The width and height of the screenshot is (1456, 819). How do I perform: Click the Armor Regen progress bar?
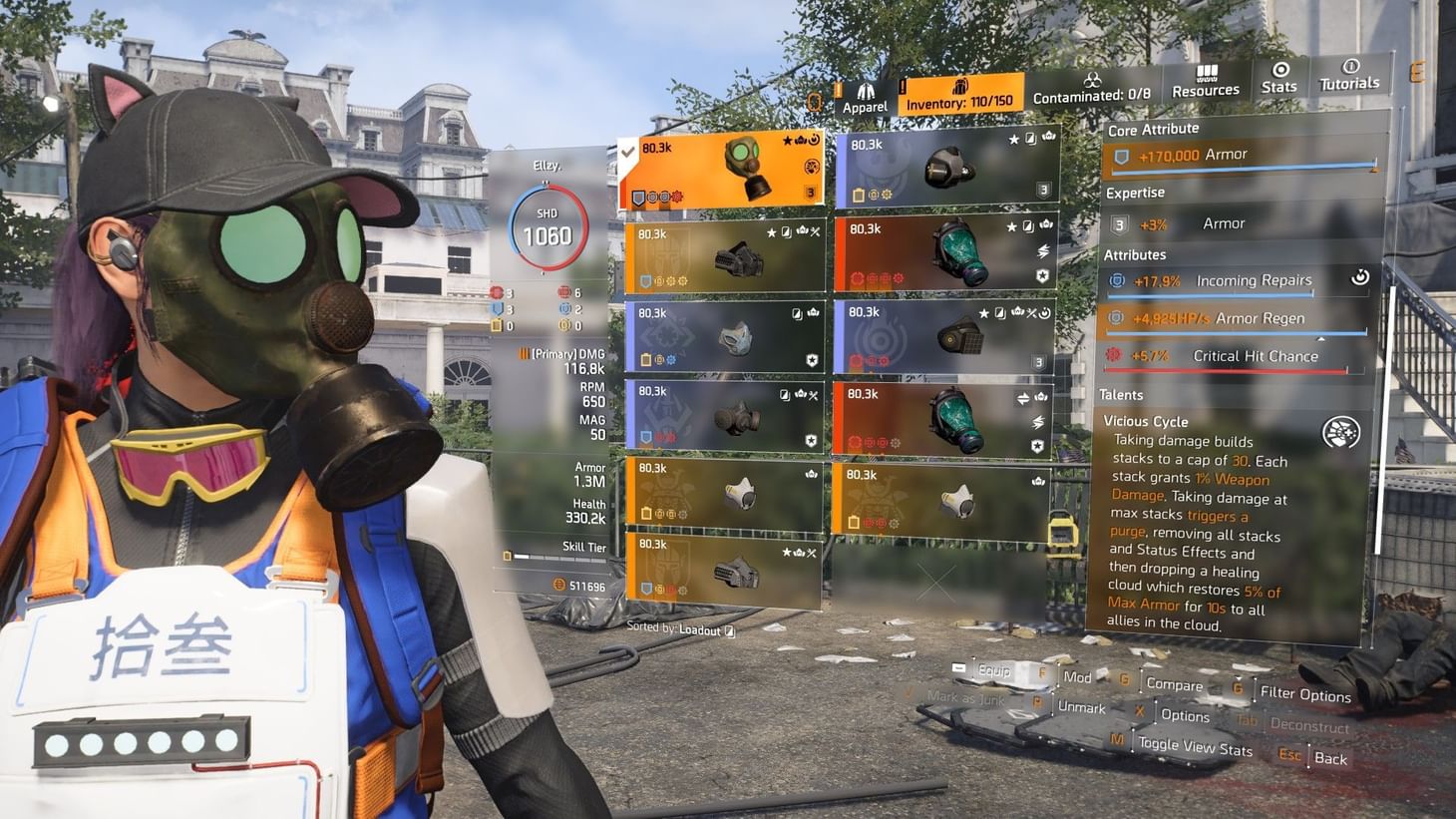[x=1237, y=332]
